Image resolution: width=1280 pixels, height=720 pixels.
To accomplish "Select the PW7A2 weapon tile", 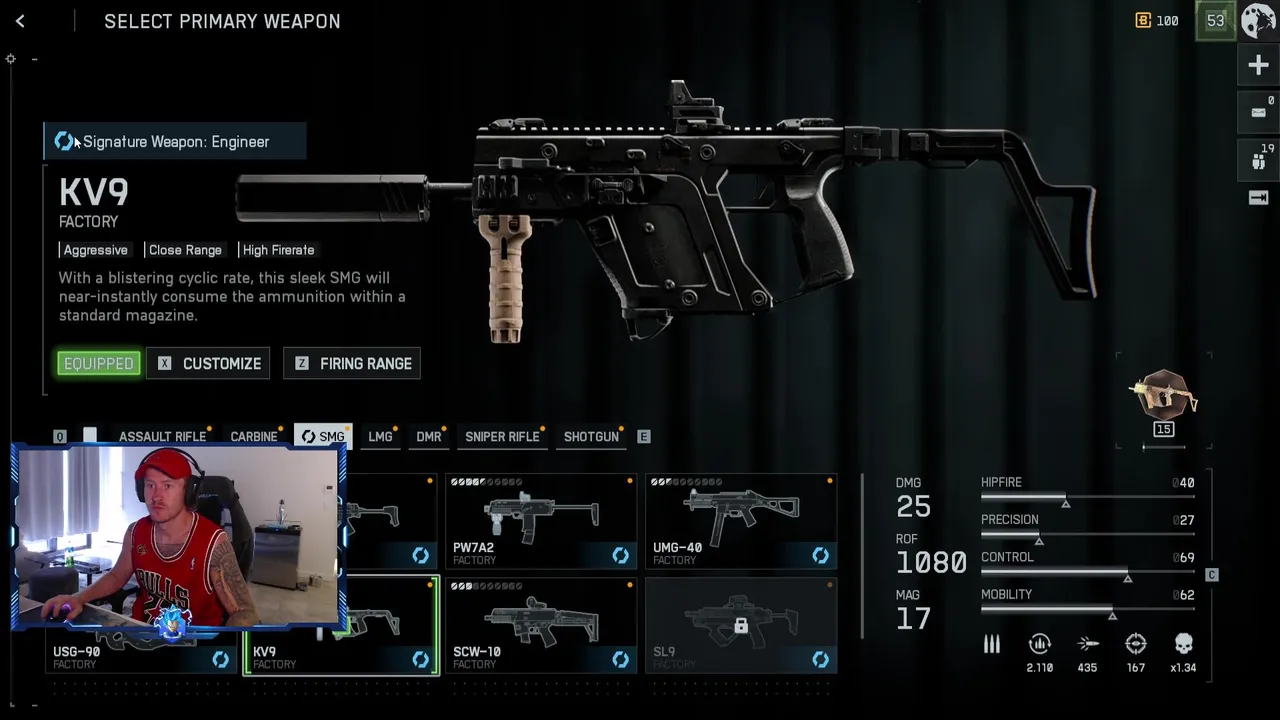I will tap(540, 522).
